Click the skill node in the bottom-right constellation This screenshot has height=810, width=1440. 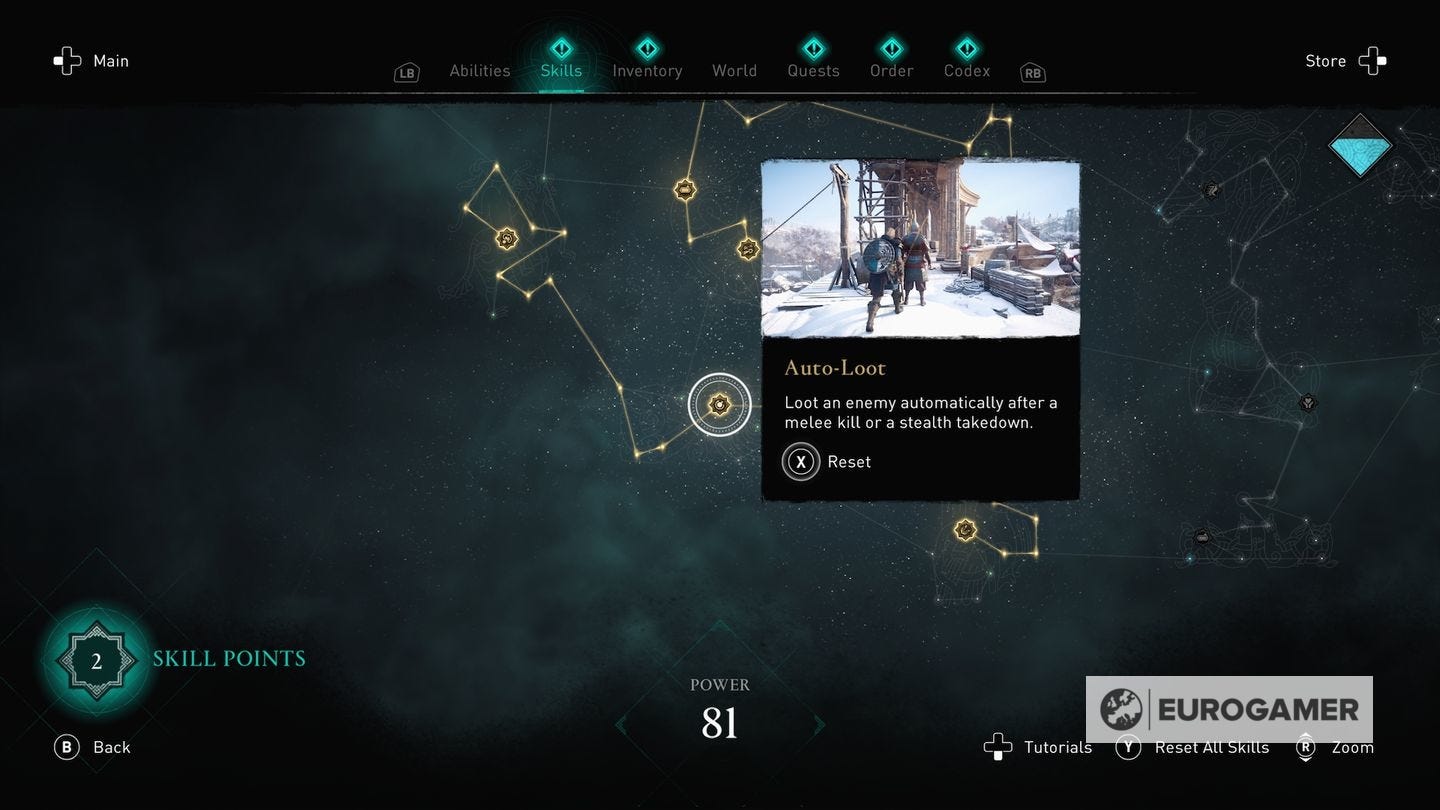point(965,529)
